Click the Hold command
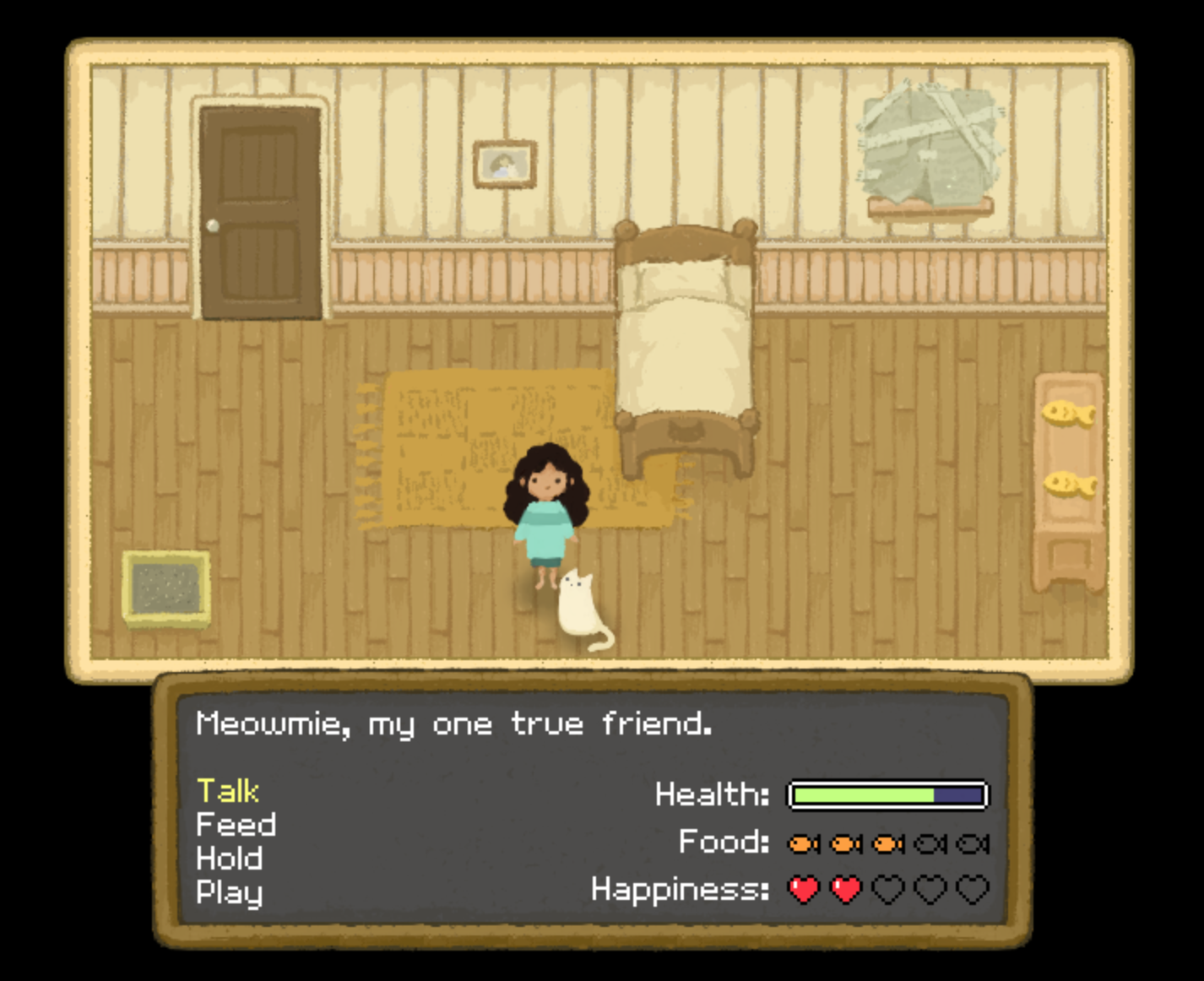 click(x=229, y=858)
